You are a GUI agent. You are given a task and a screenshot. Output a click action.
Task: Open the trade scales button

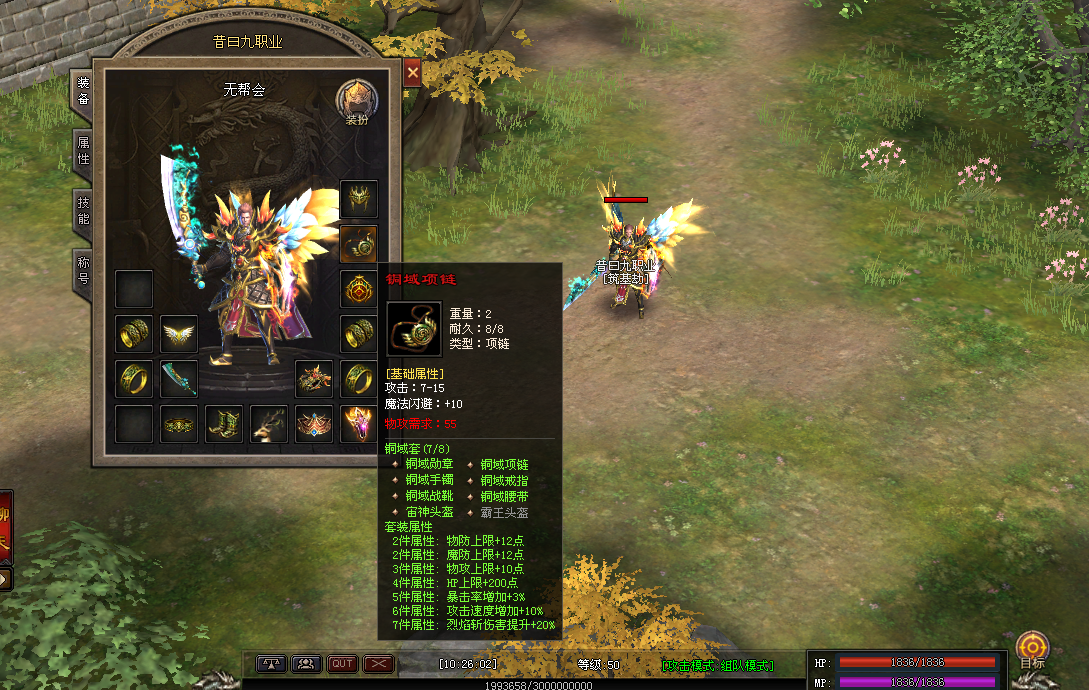pyautogui.click(x=272, y=663)
